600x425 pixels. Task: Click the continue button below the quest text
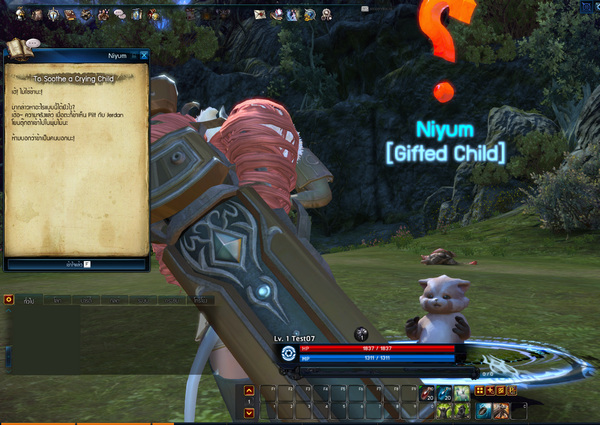point(77,264)
